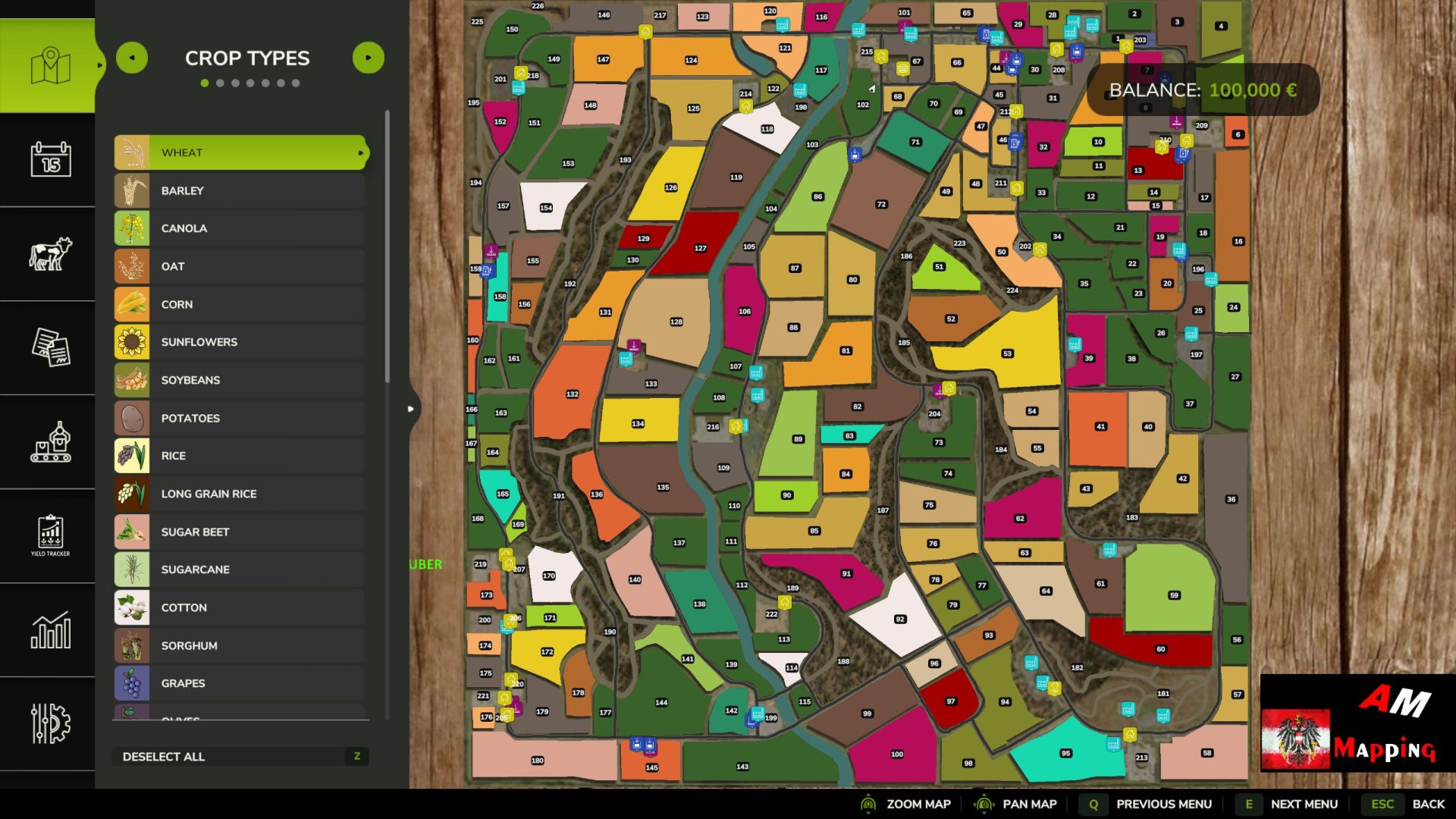Toggle Canola in the crop list
This screenshot has width=1456, height=819.
240,228
